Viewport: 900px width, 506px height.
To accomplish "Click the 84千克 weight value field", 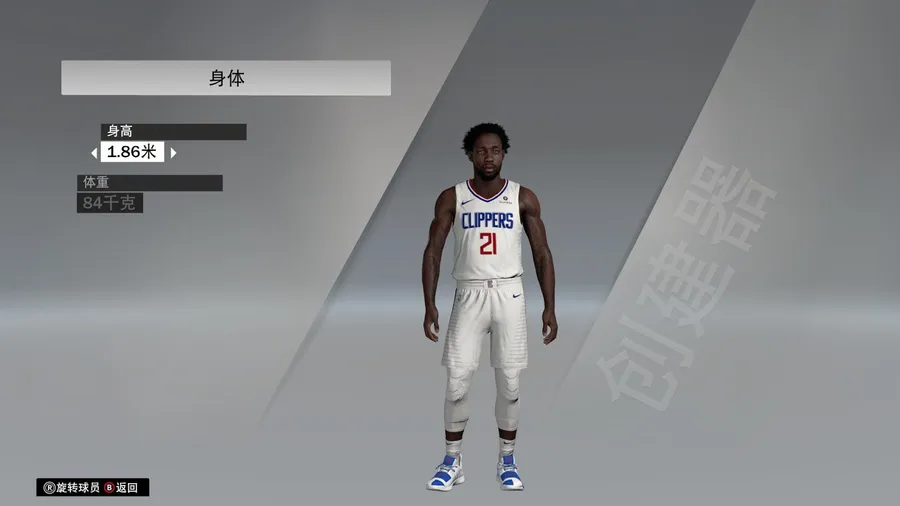I will tap(110, 204).
